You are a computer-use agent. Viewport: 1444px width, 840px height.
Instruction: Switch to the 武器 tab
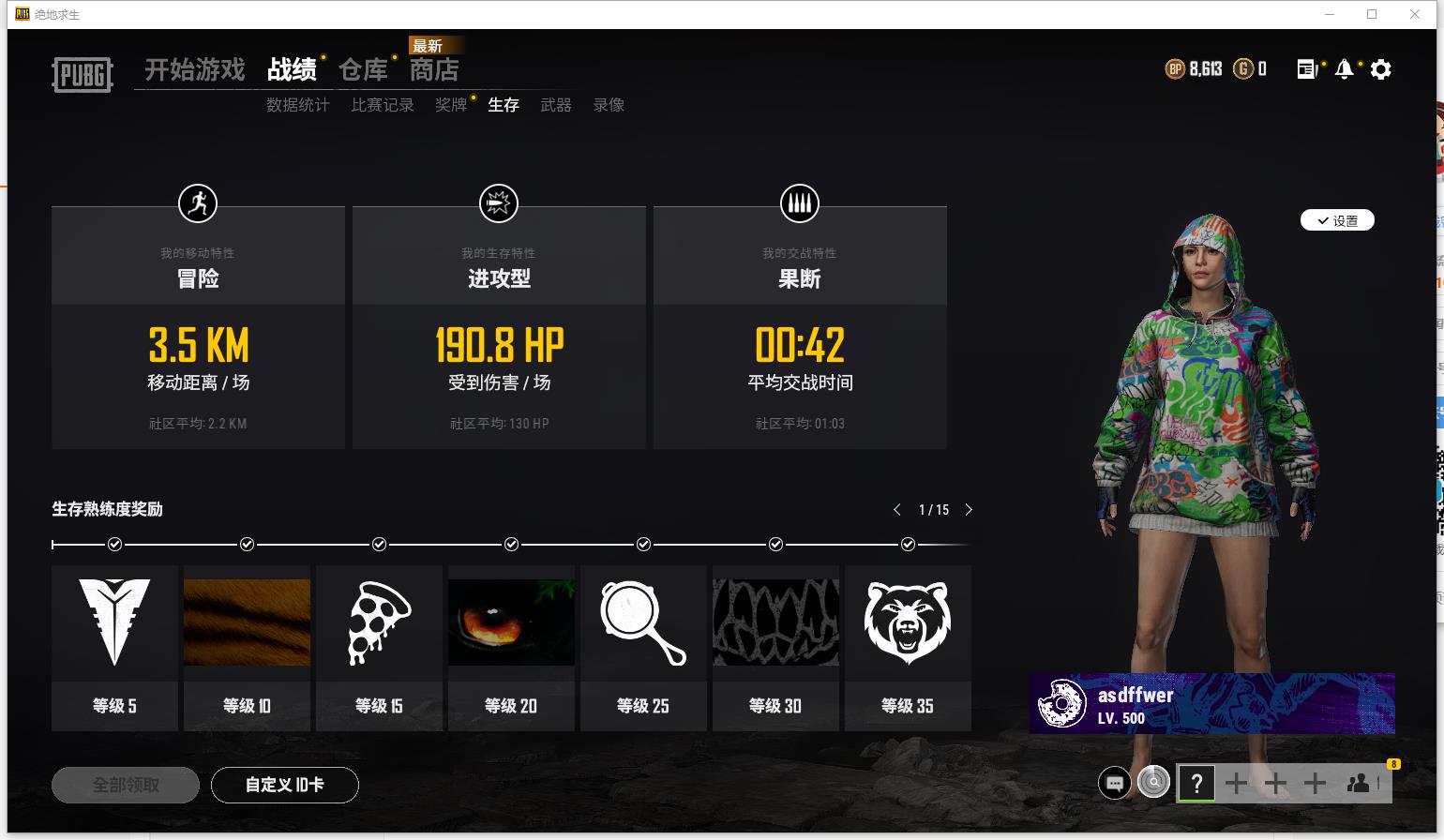(x=555, y=105)
